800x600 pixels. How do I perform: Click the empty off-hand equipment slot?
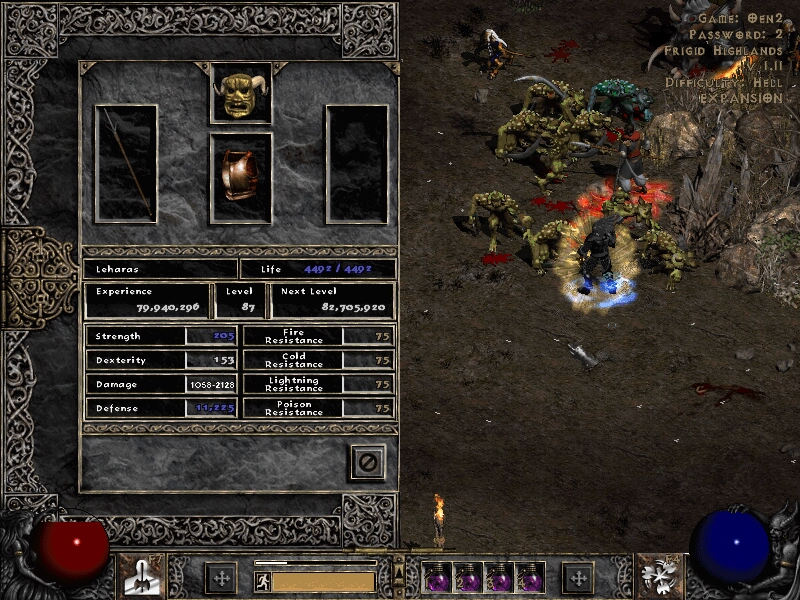coord(357,163)
